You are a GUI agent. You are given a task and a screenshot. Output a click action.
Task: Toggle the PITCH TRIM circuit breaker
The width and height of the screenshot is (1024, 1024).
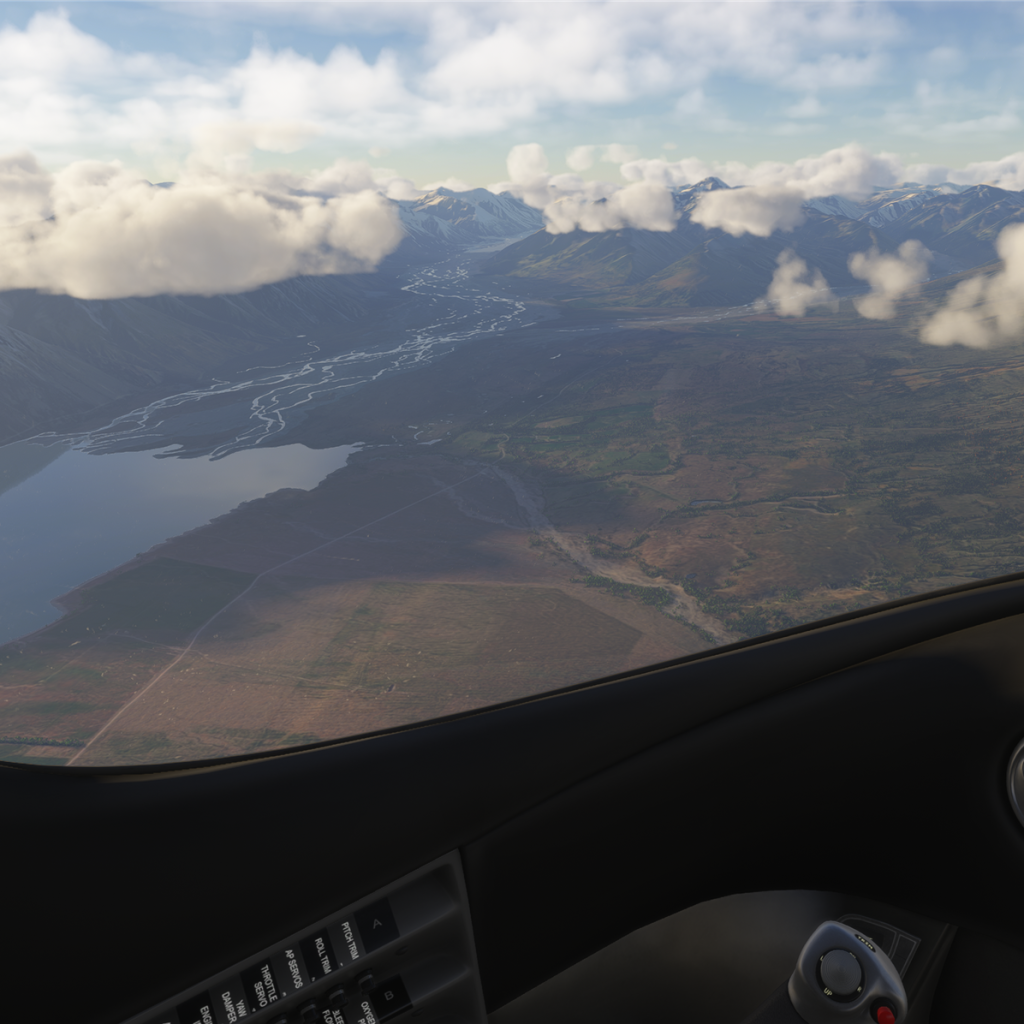coord(349,940)
